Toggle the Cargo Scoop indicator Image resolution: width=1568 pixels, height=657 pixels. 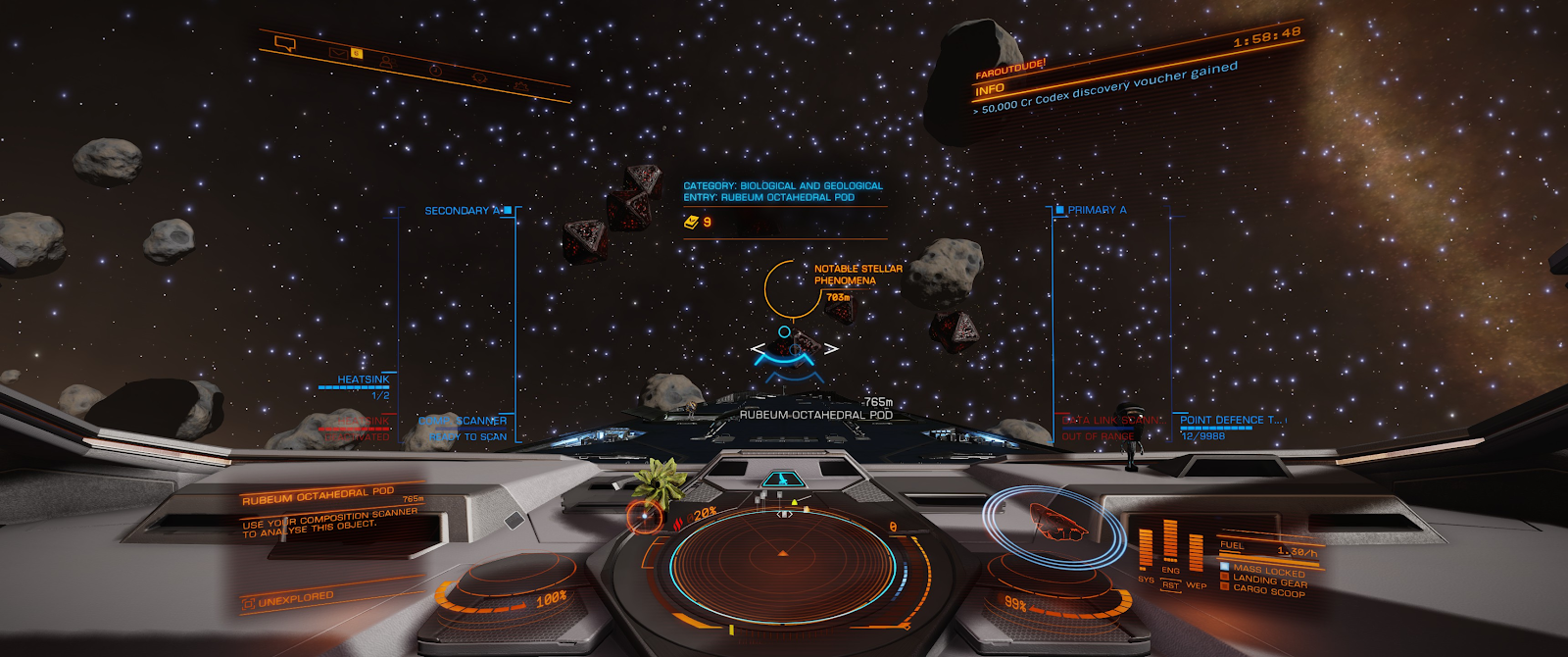(1268, 592)
